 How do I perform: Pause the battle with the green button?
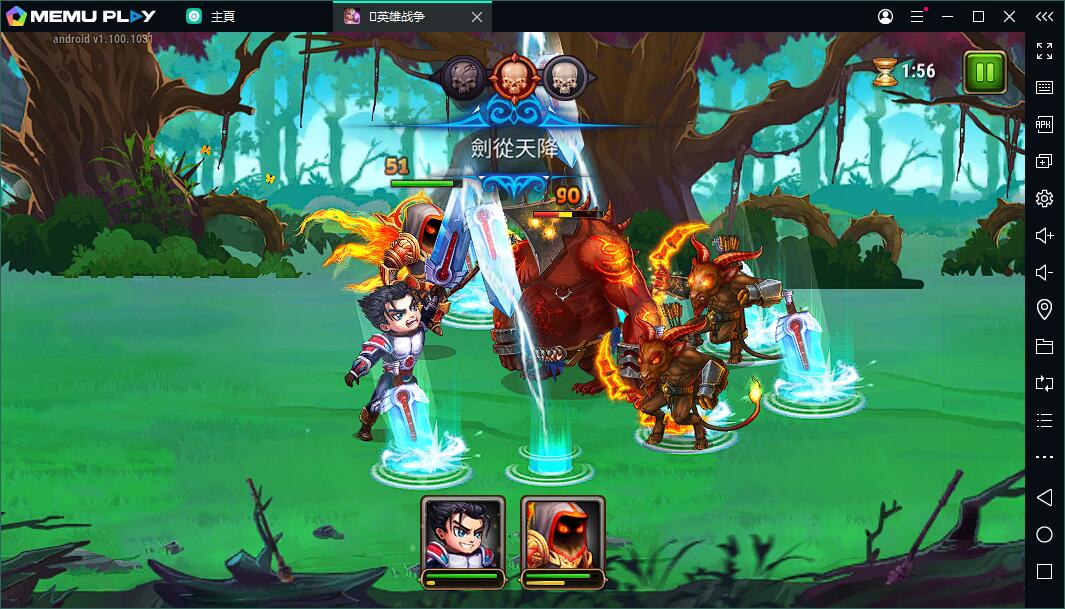(985, 72)
